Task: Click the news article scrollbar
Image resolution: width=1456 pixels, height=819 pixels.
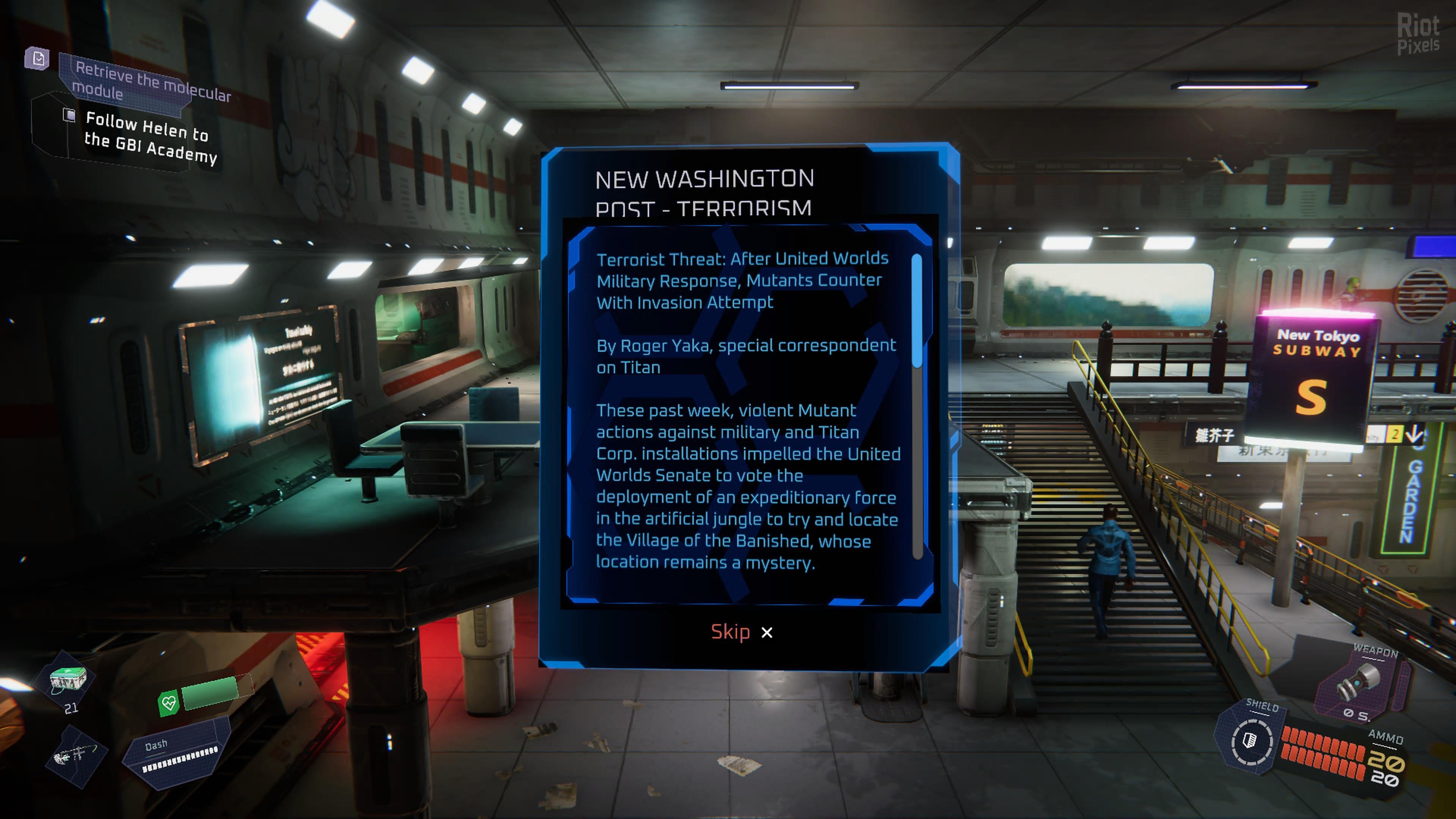Action: click(917, 311)
